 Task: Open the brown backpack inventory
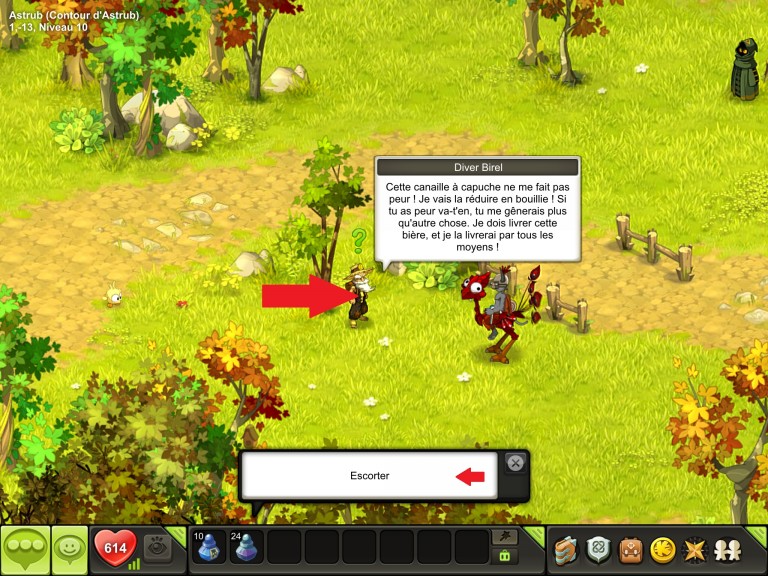click(x=631, y=549)
